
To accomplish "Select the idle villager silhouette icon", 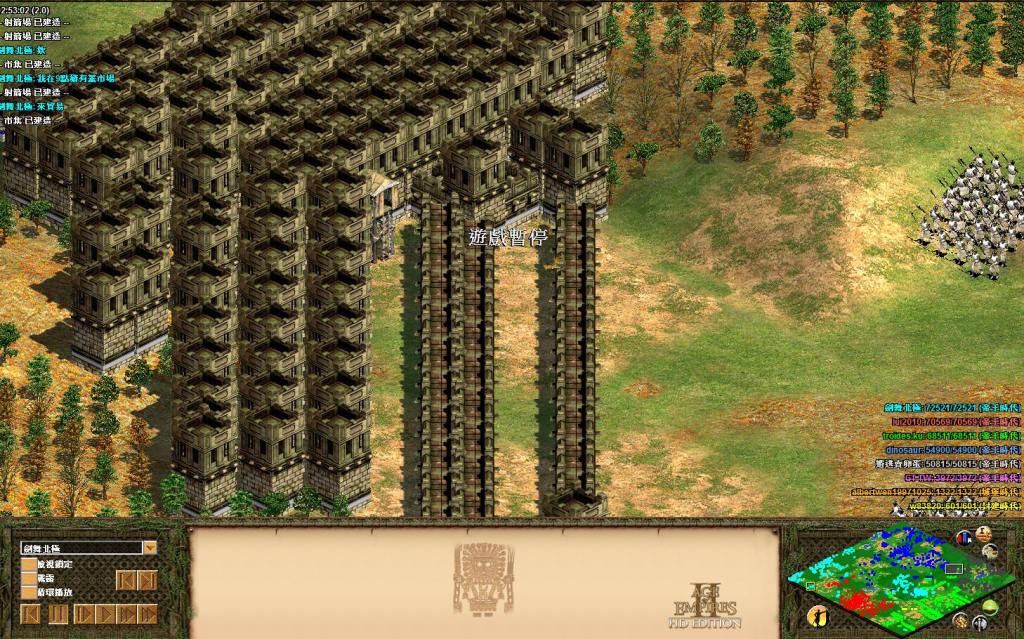I will (x=817, y=616).
